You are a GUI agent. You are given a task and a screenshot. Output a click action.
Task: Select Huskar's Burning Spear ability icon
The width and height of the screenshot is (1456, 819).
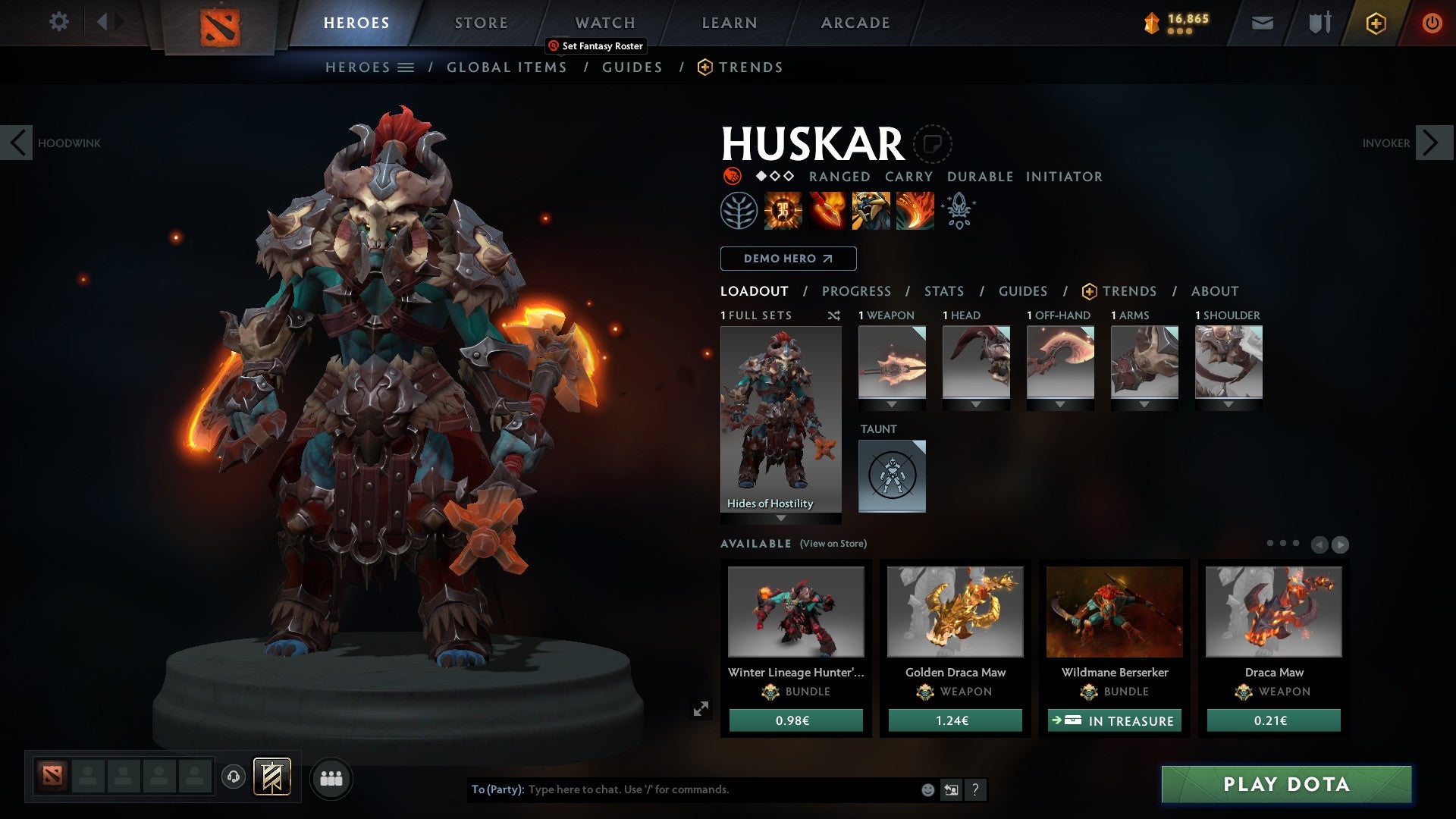point(825,211)
